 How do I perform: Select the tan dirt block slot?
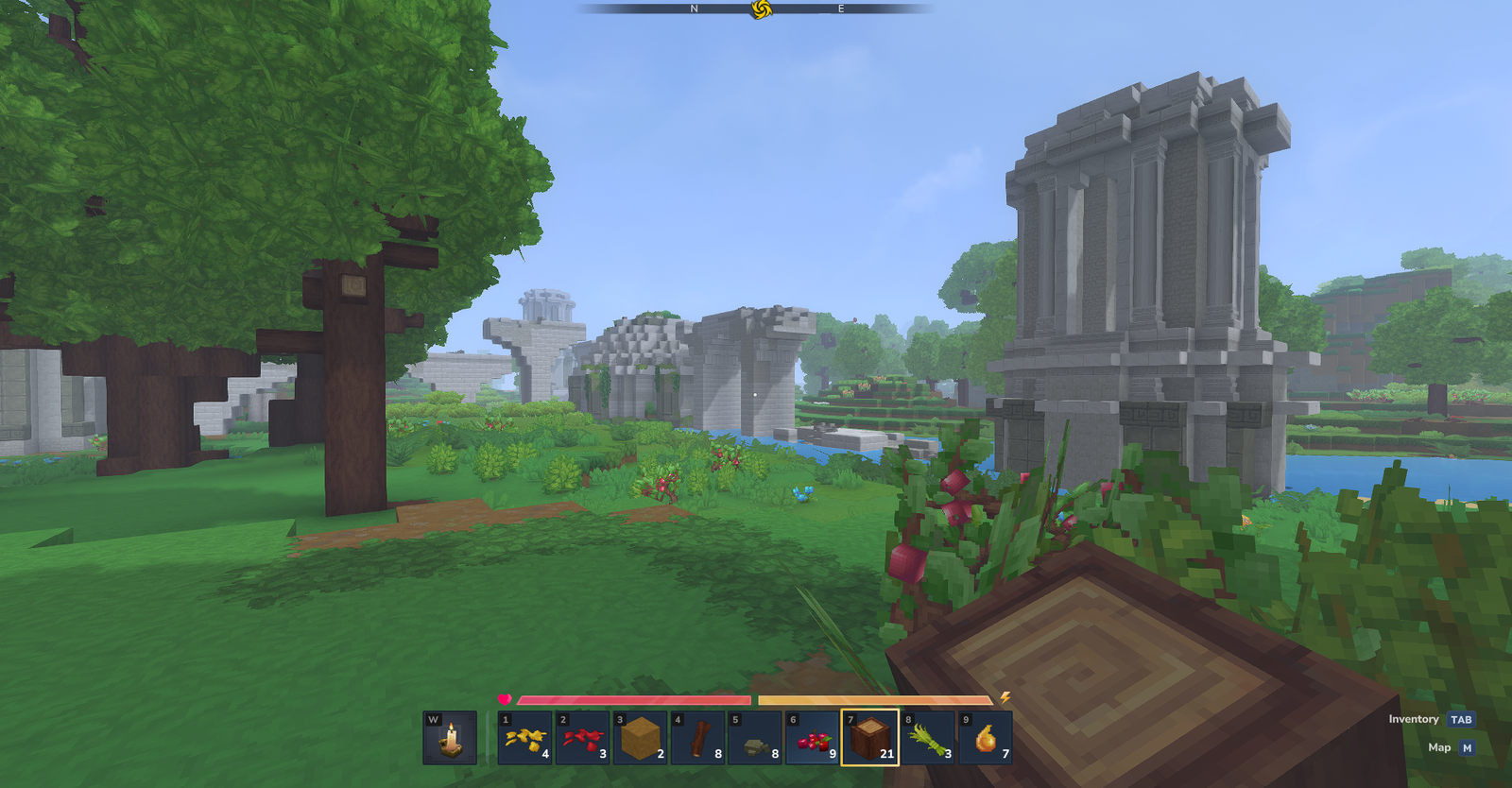pyautogui.click(x=640, y=738)
